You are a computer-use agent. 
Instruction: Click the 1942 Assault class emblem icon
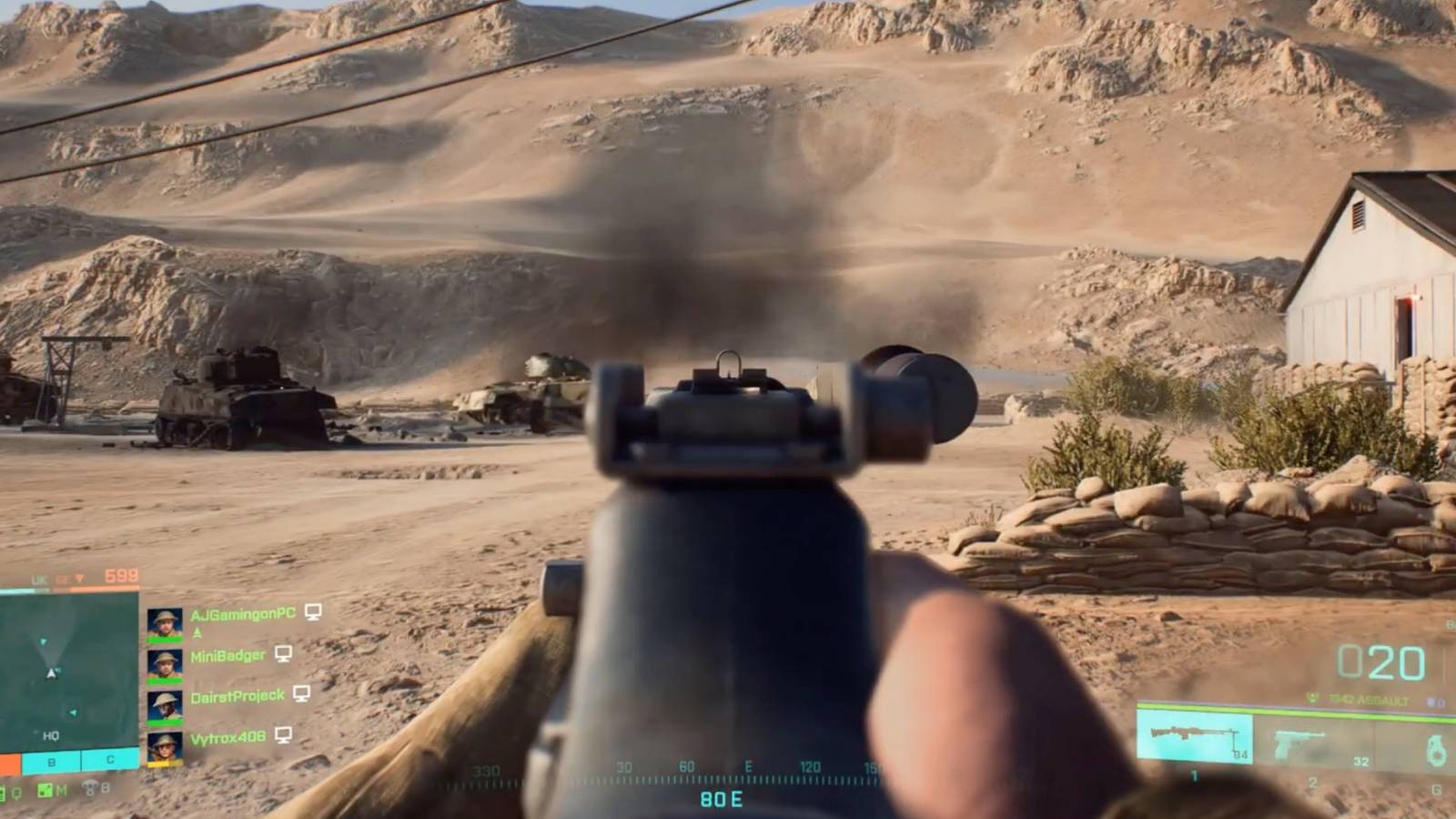[1313, 699]
